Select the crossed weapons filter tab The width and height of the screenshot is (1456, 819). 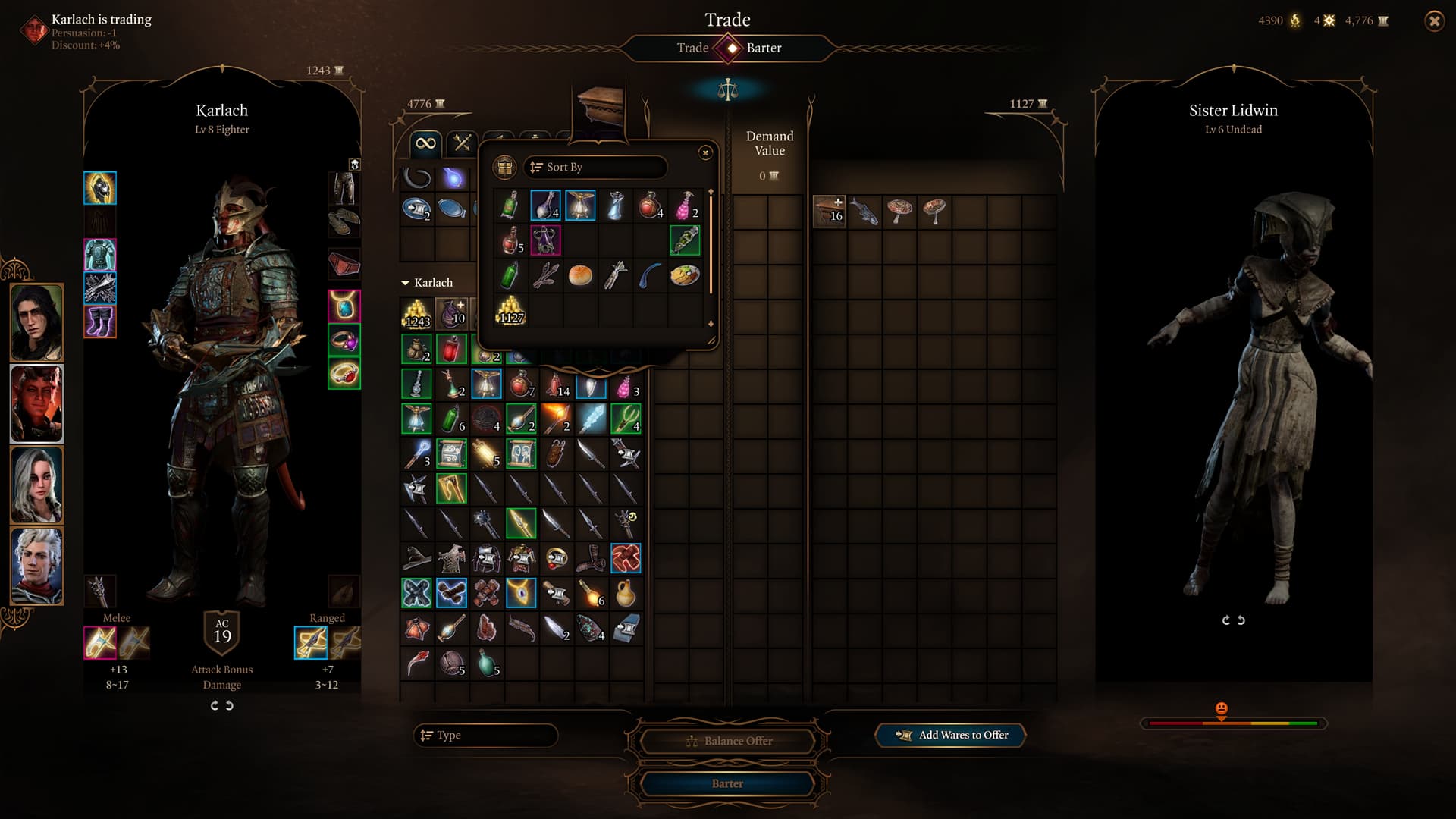462,143
